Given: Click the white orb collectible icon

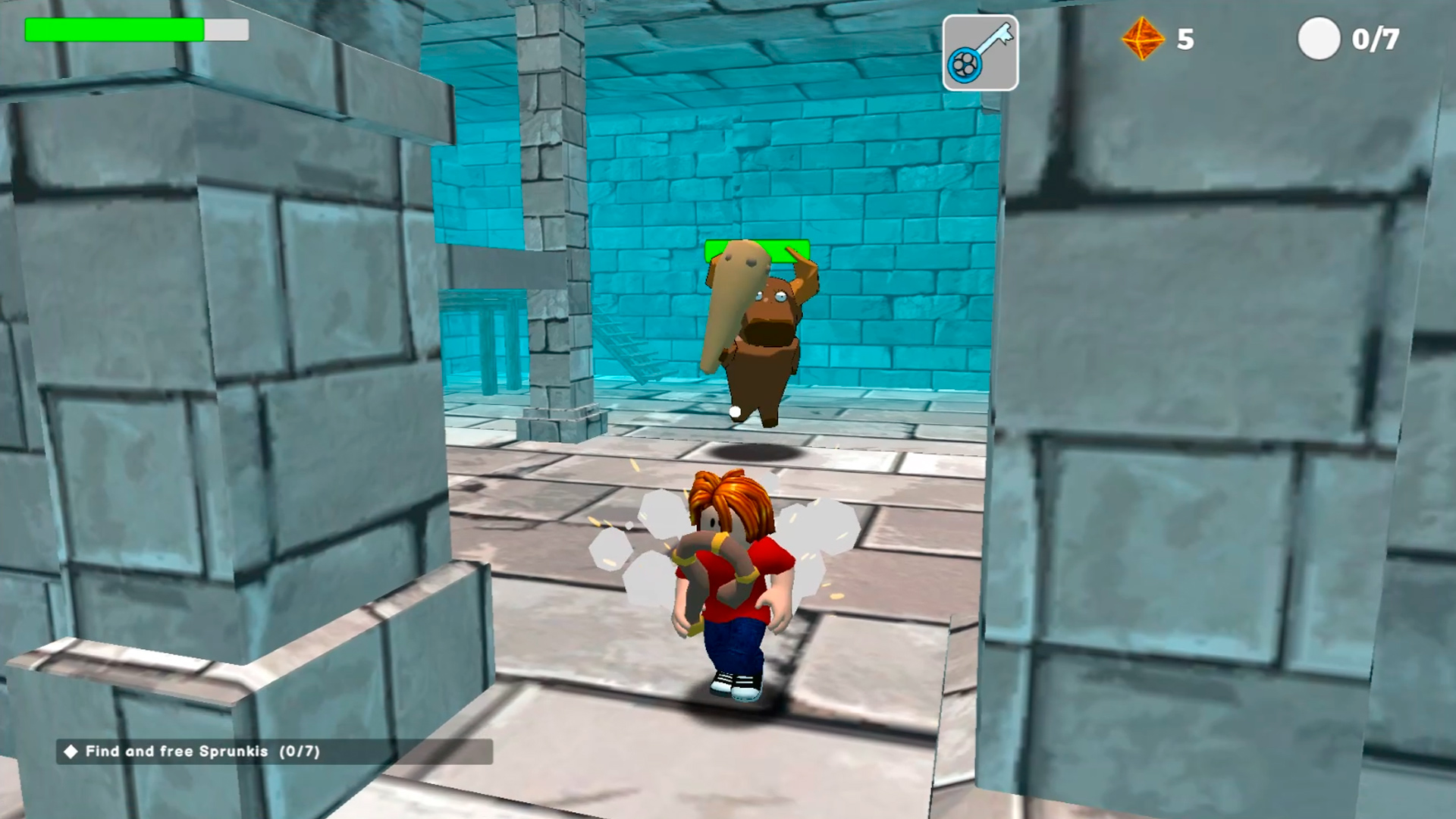Looking at the screenshot, I should (1319, 39).
